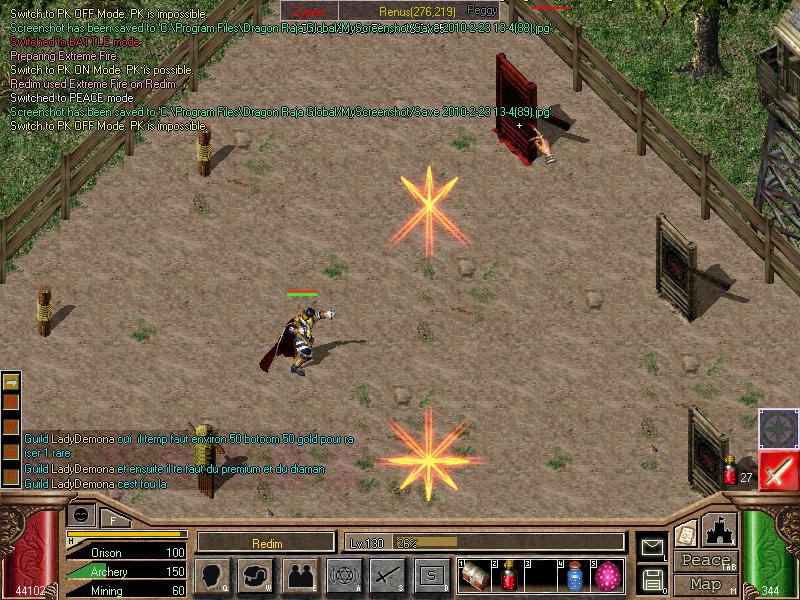
Task: Activate the red sword attack icon
Action: point(776,470)
